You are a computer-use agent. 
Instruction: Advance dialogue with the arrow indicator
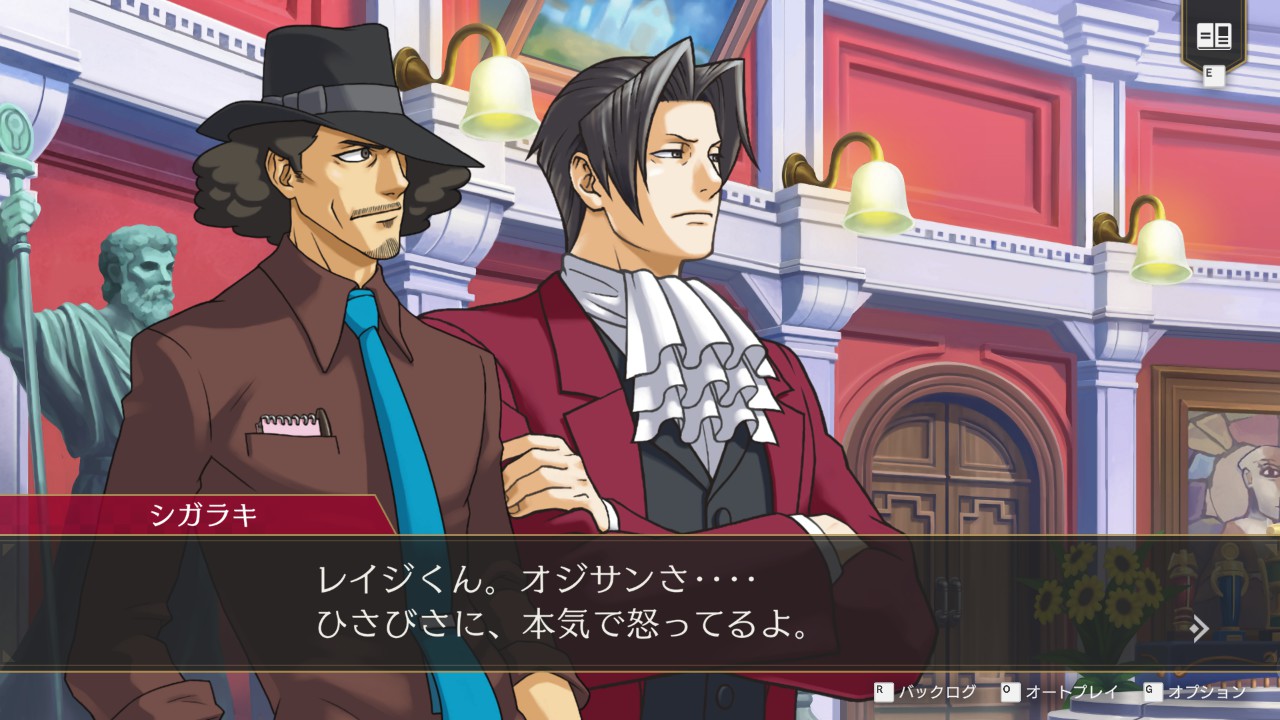point(1200,628)
